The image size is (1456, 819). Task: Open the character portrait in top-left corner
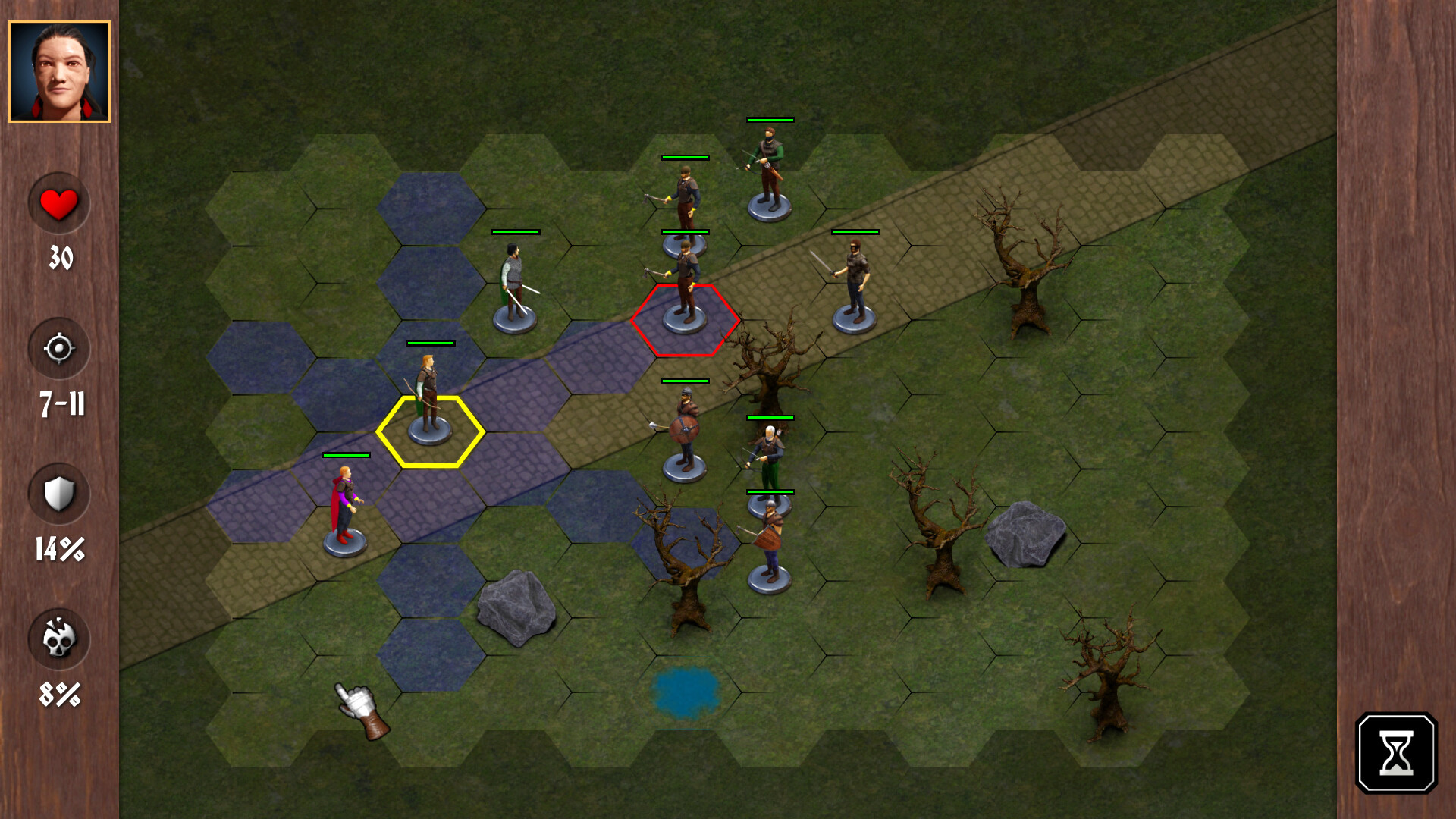[59, 72]
